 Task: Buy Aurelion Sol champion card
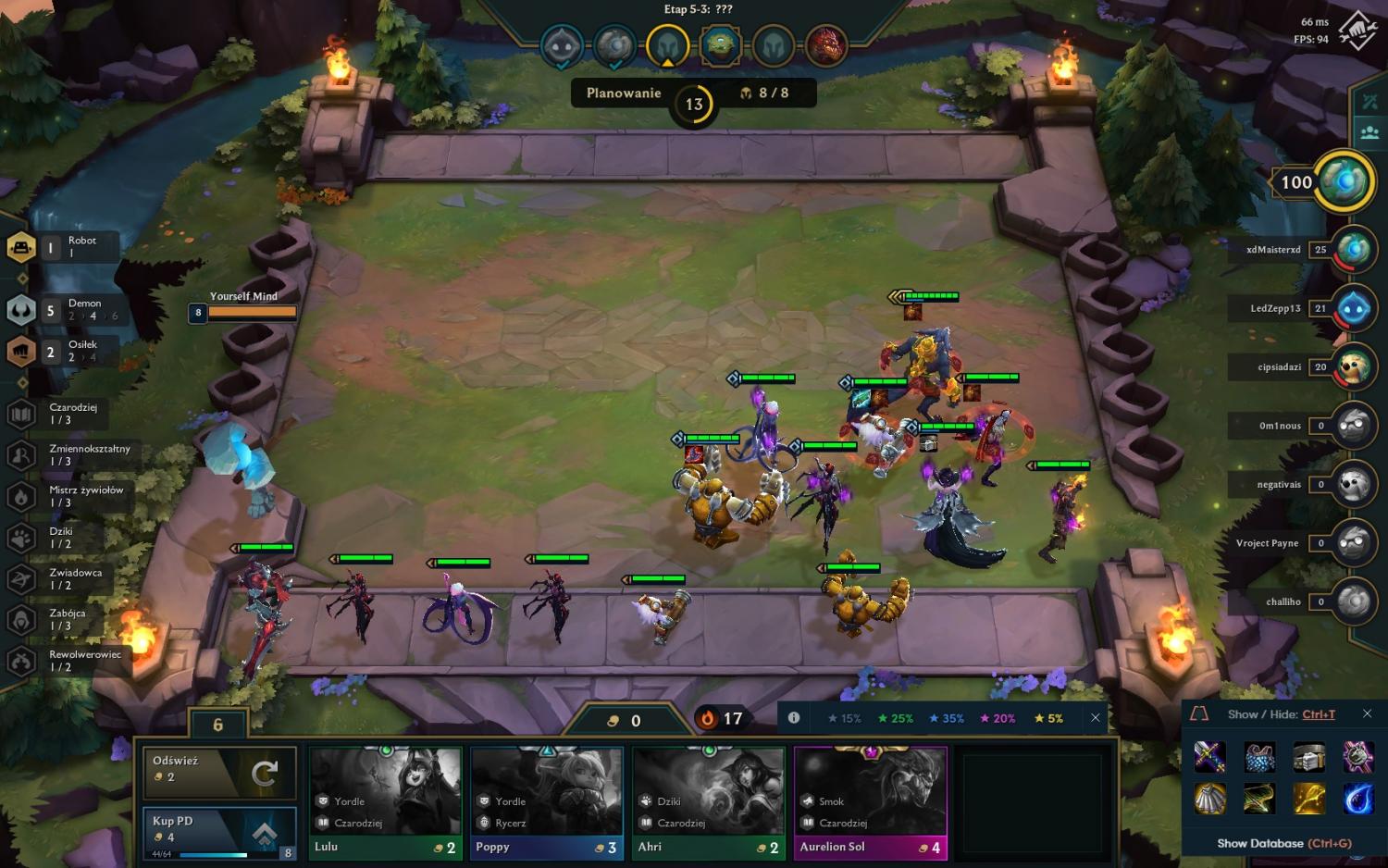click(871, 803)
